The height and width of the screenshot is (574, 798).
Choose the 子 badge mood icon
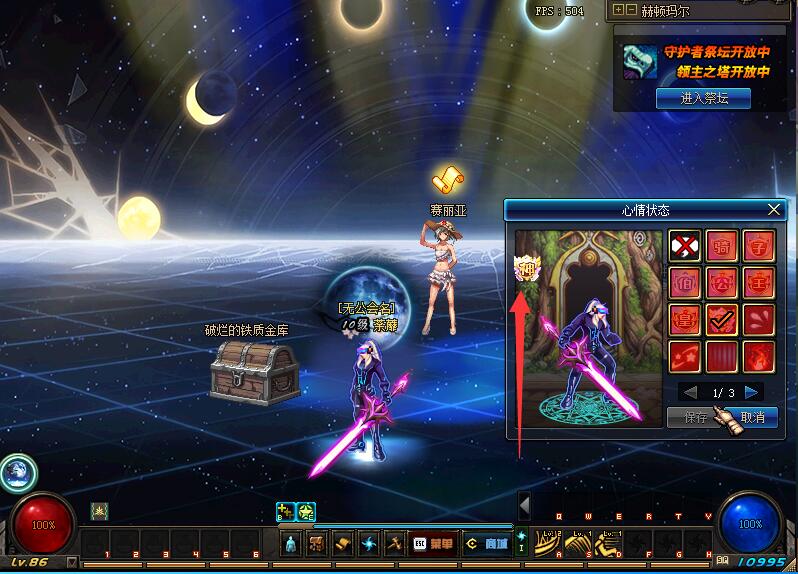click(x=760, y=246)
